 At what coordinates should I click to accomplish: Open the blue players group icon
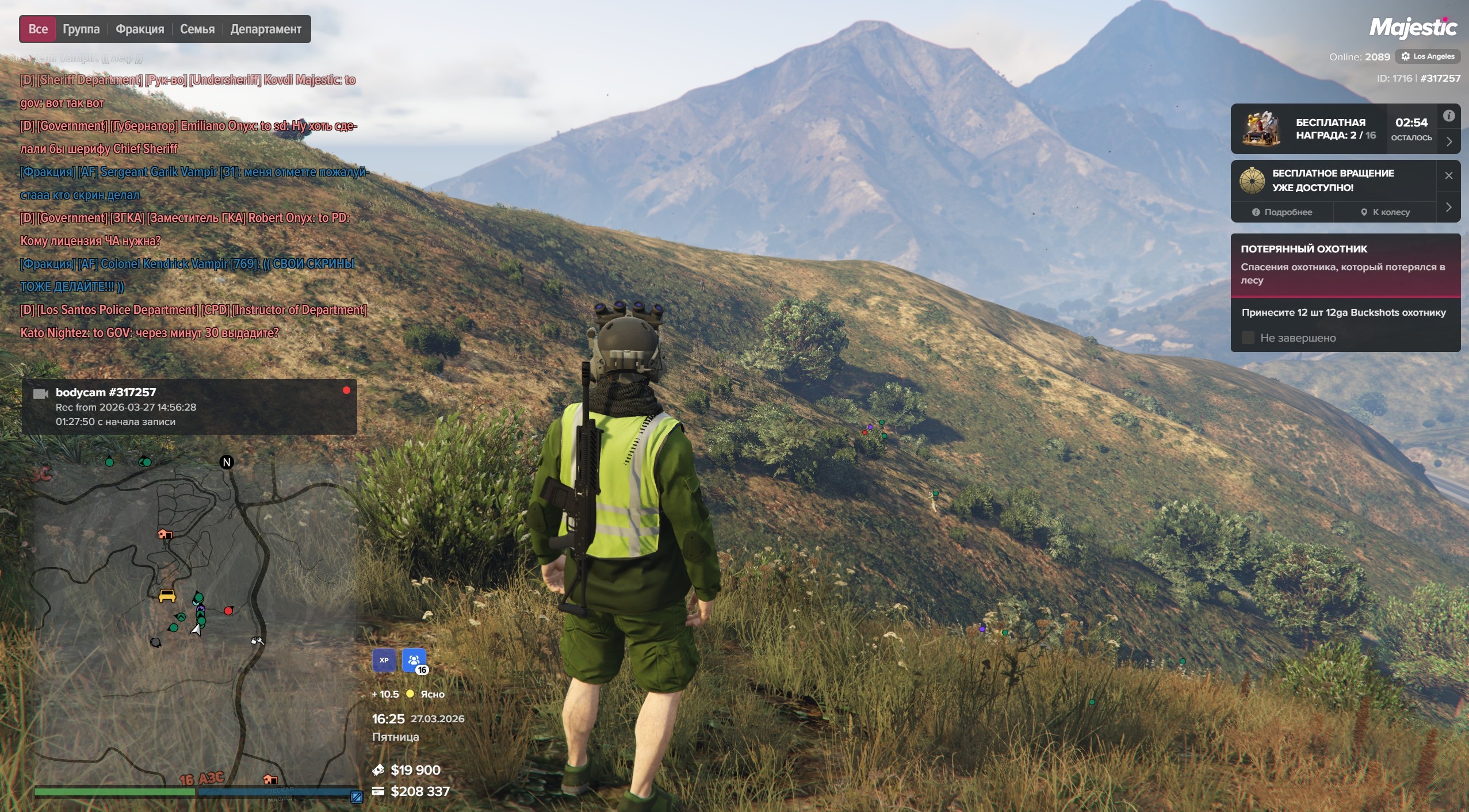click(x=414, y=660)
